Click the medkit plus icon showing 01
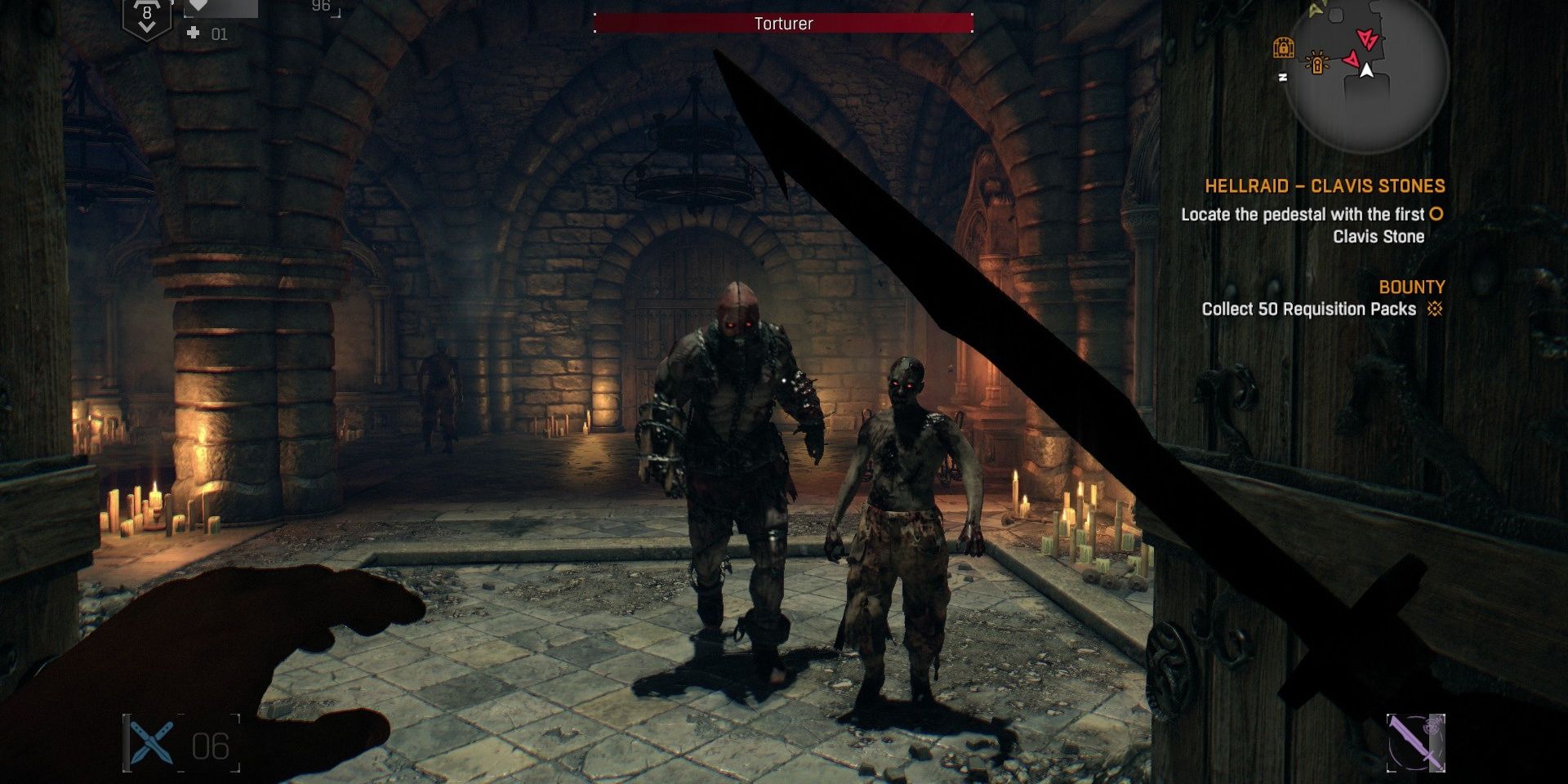 tap(194, 33)
